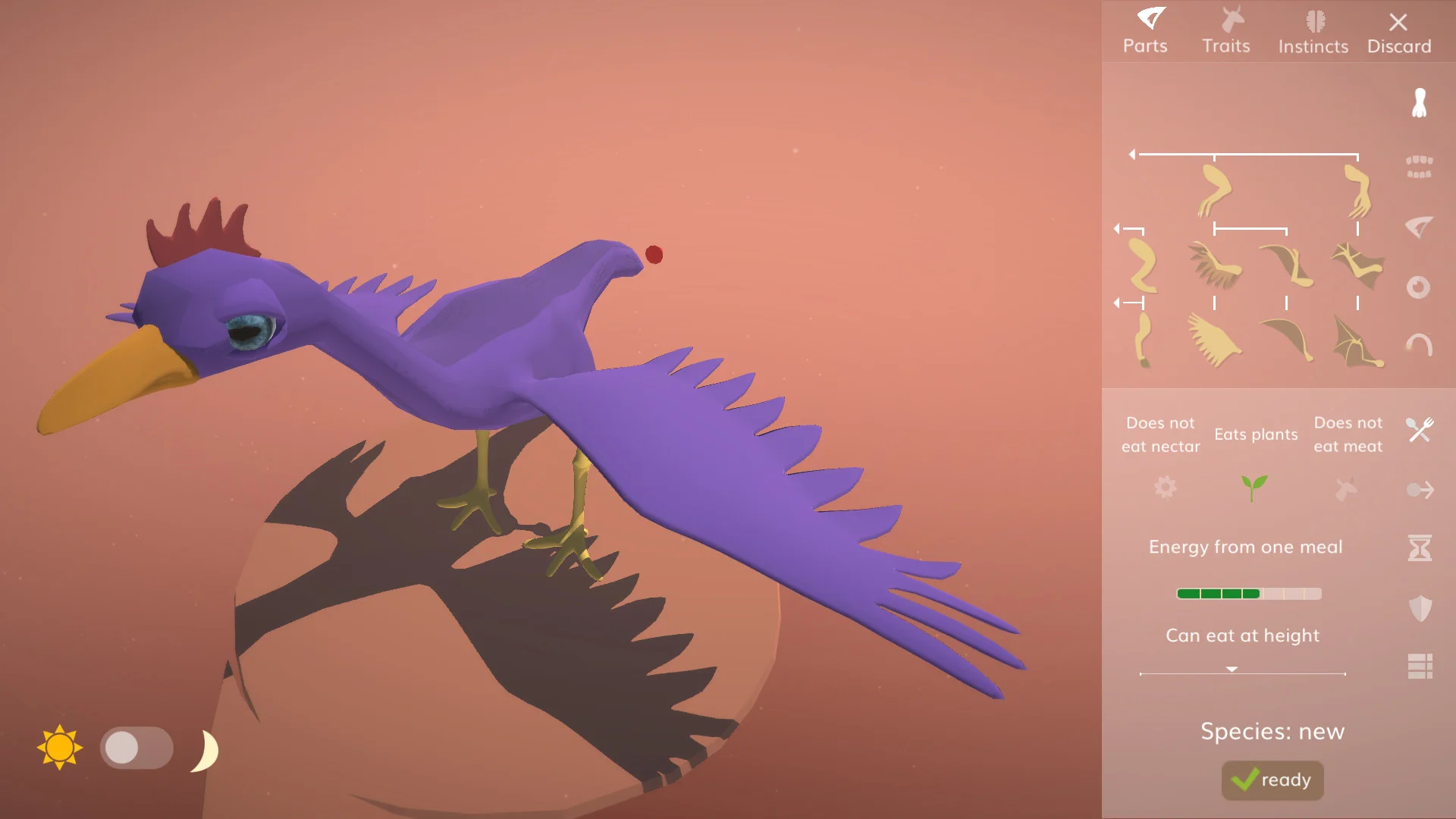Choose the feathered wing with spread plumes
The image size is (1456, 819).
click(1215, 339)
